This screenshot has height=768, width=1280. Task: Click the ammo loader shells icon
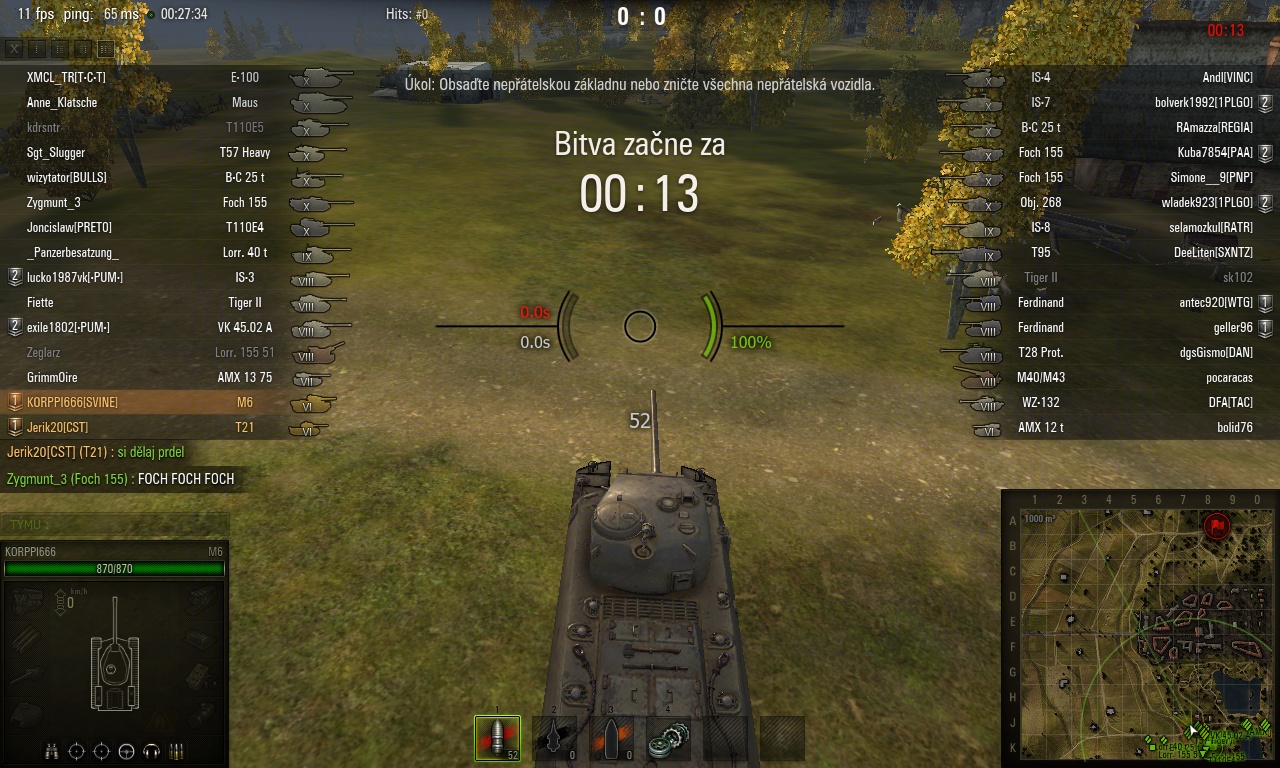click(x=177, y=751)
